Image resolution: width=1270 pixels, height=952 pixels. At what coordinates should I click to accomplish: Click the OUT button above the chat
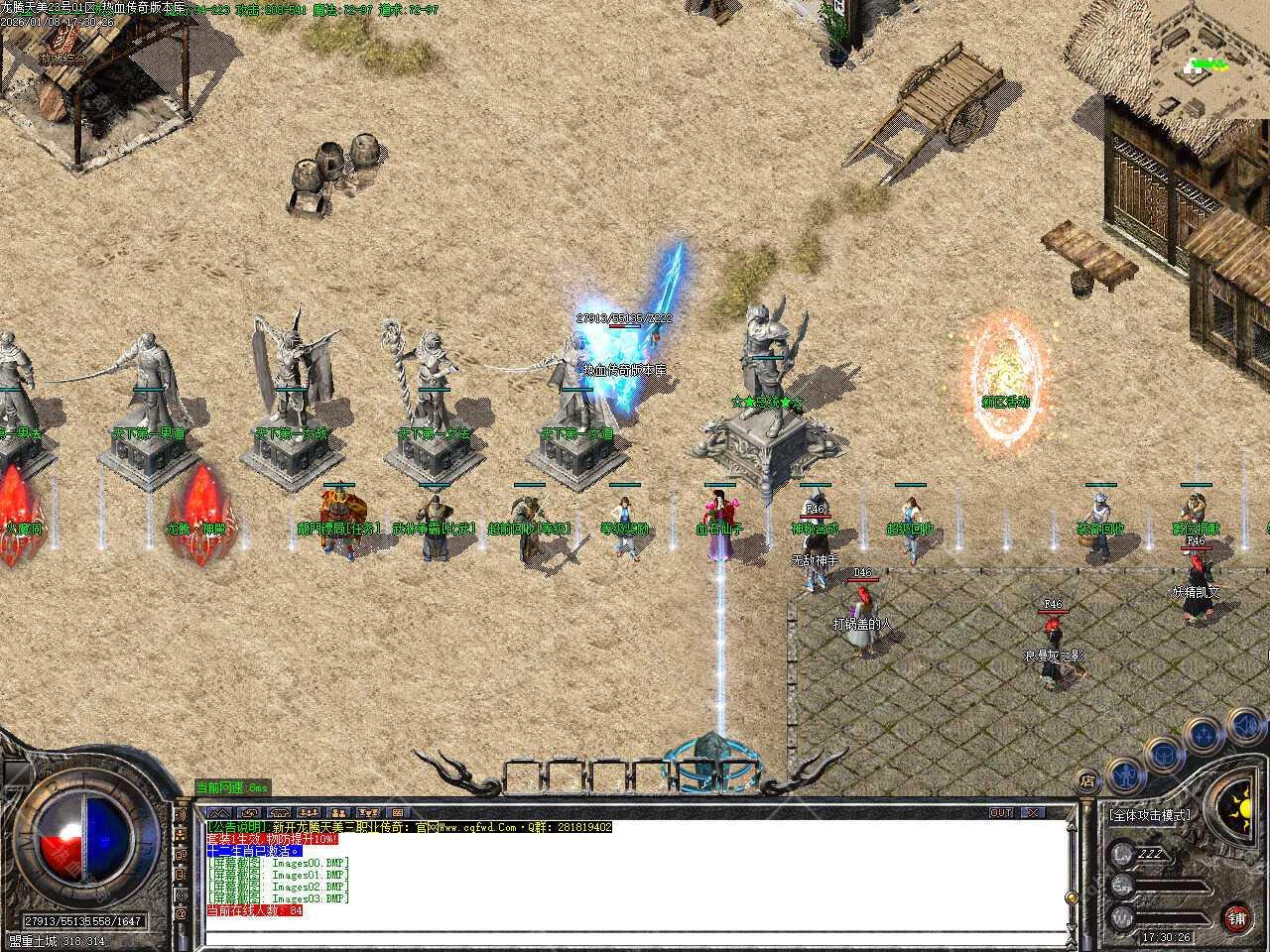(x=1001, y=813)
